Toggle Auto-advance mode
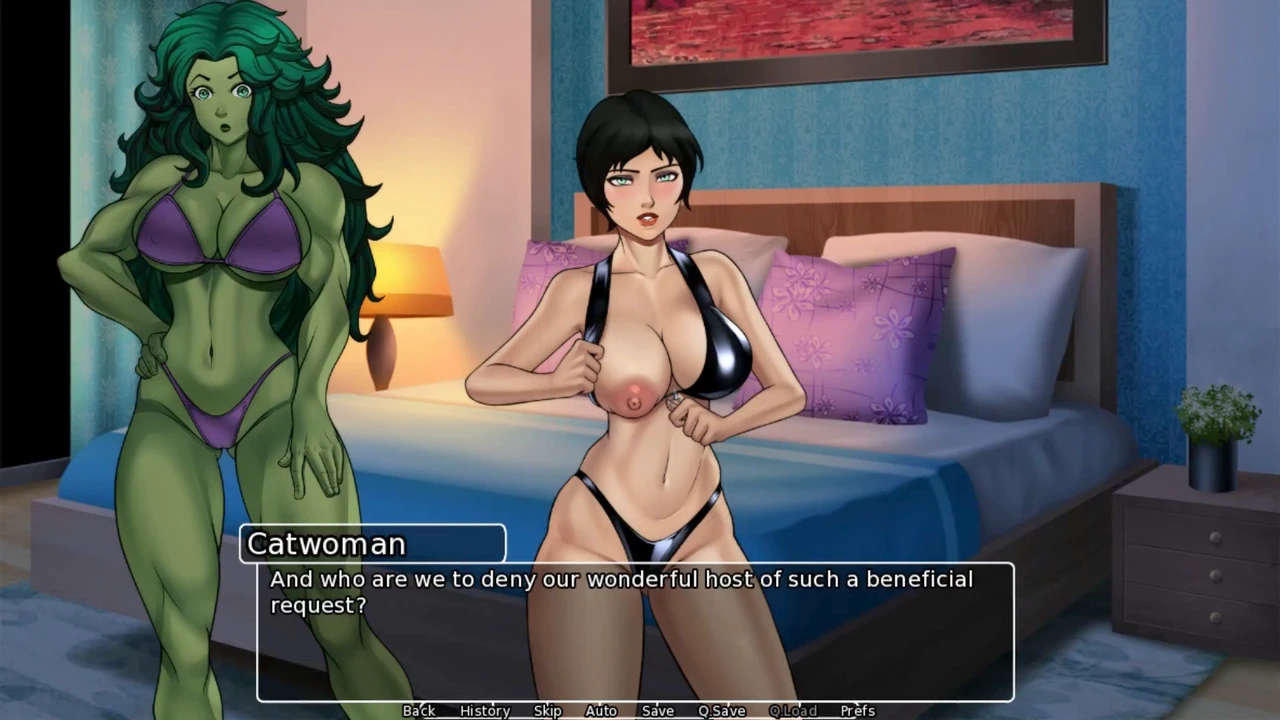1280x720 pixels. click(x=601, y=711)
